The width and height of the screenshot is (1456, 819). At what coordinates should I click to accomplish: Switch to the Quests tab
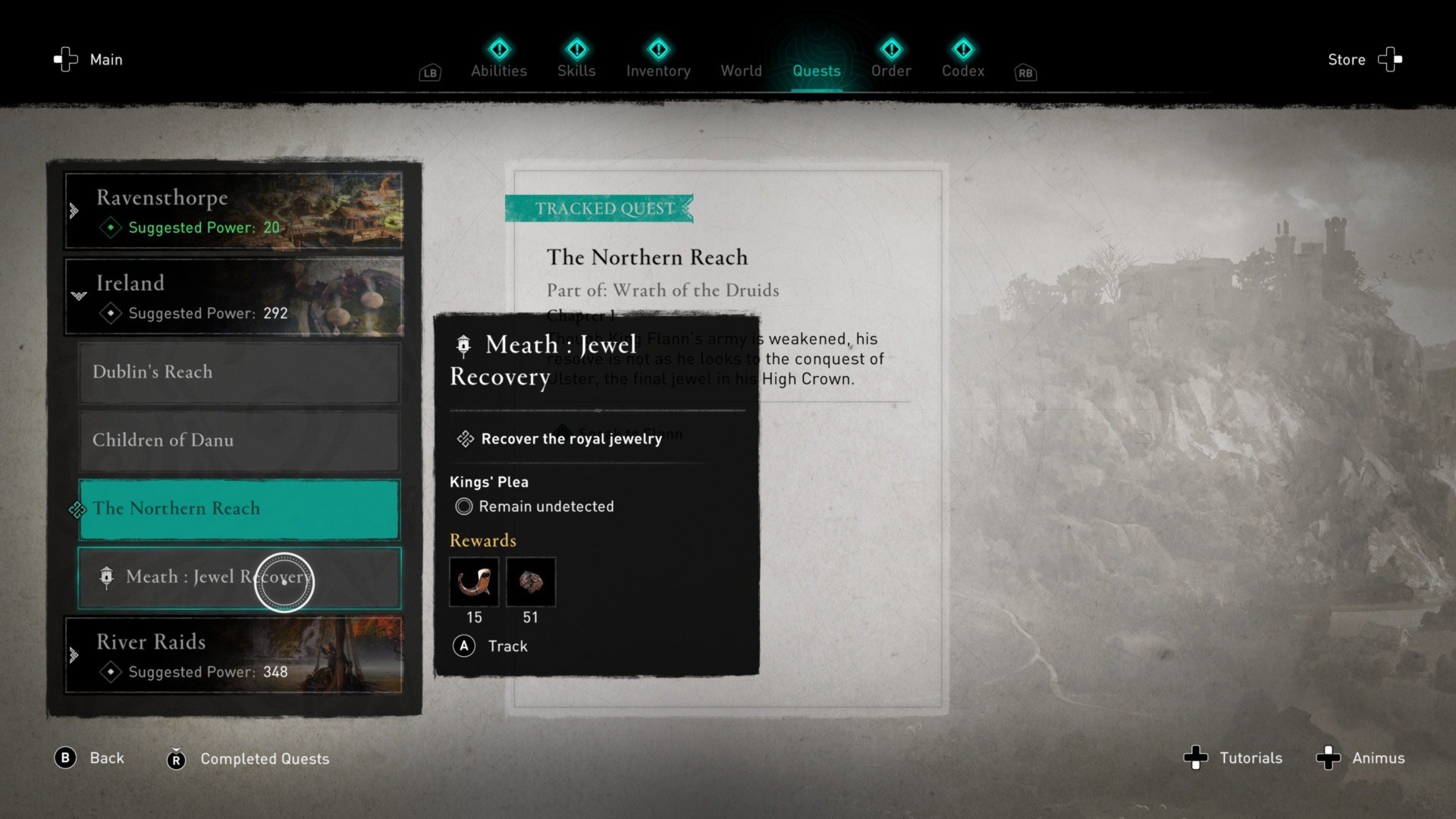point(816,71)
